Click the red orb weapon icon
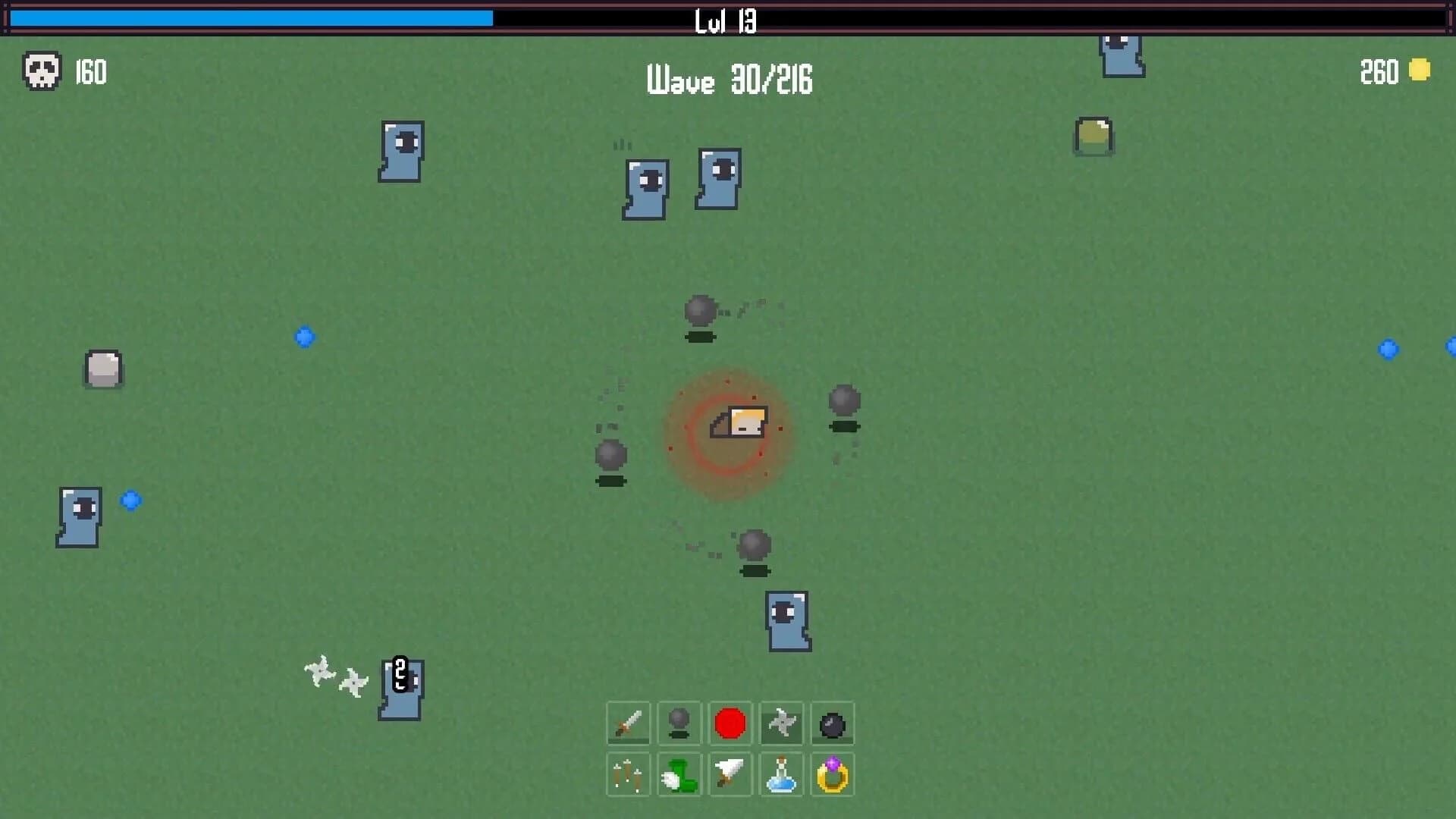This screenshot has width=1456, height=819. click(x=730, y=723)
